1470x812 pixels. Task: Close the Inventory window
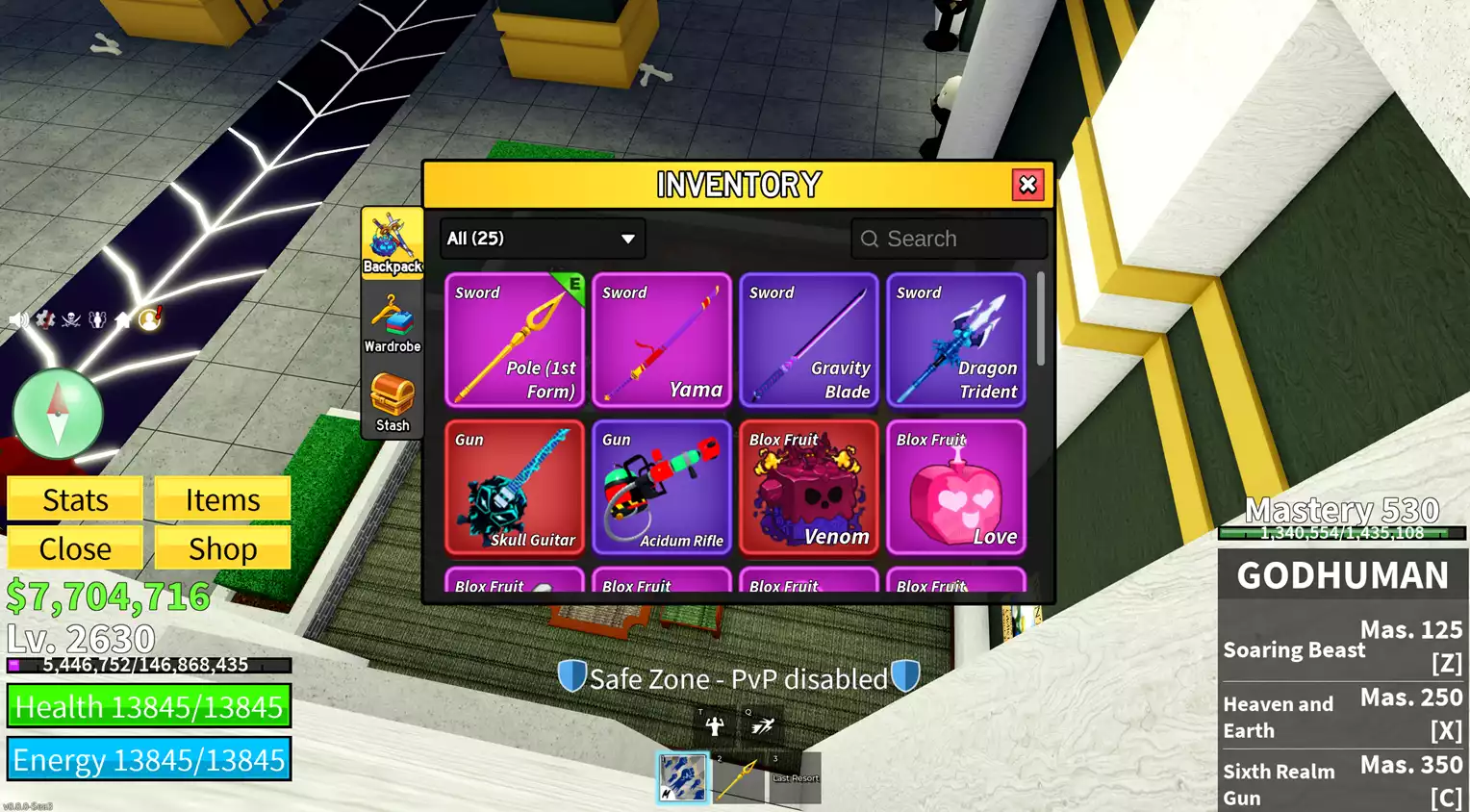(1027, 185)
